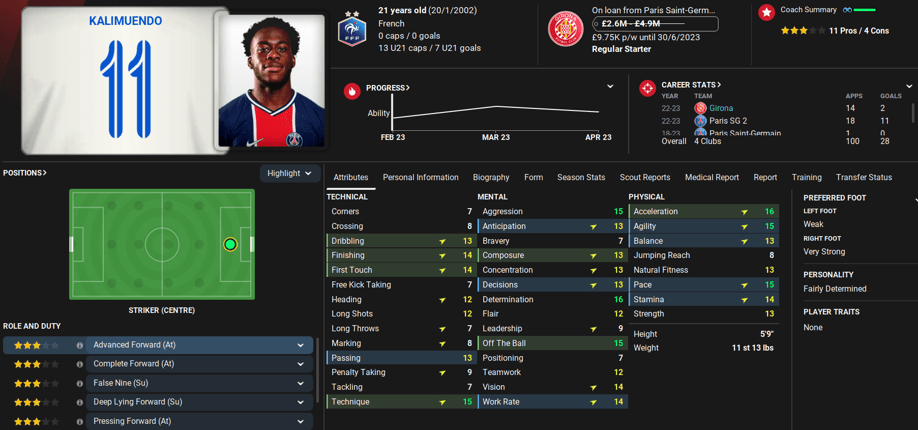Expand the False Nine (Su) role
Viewport: 918px width, 430px height.
tap(300, 383)
